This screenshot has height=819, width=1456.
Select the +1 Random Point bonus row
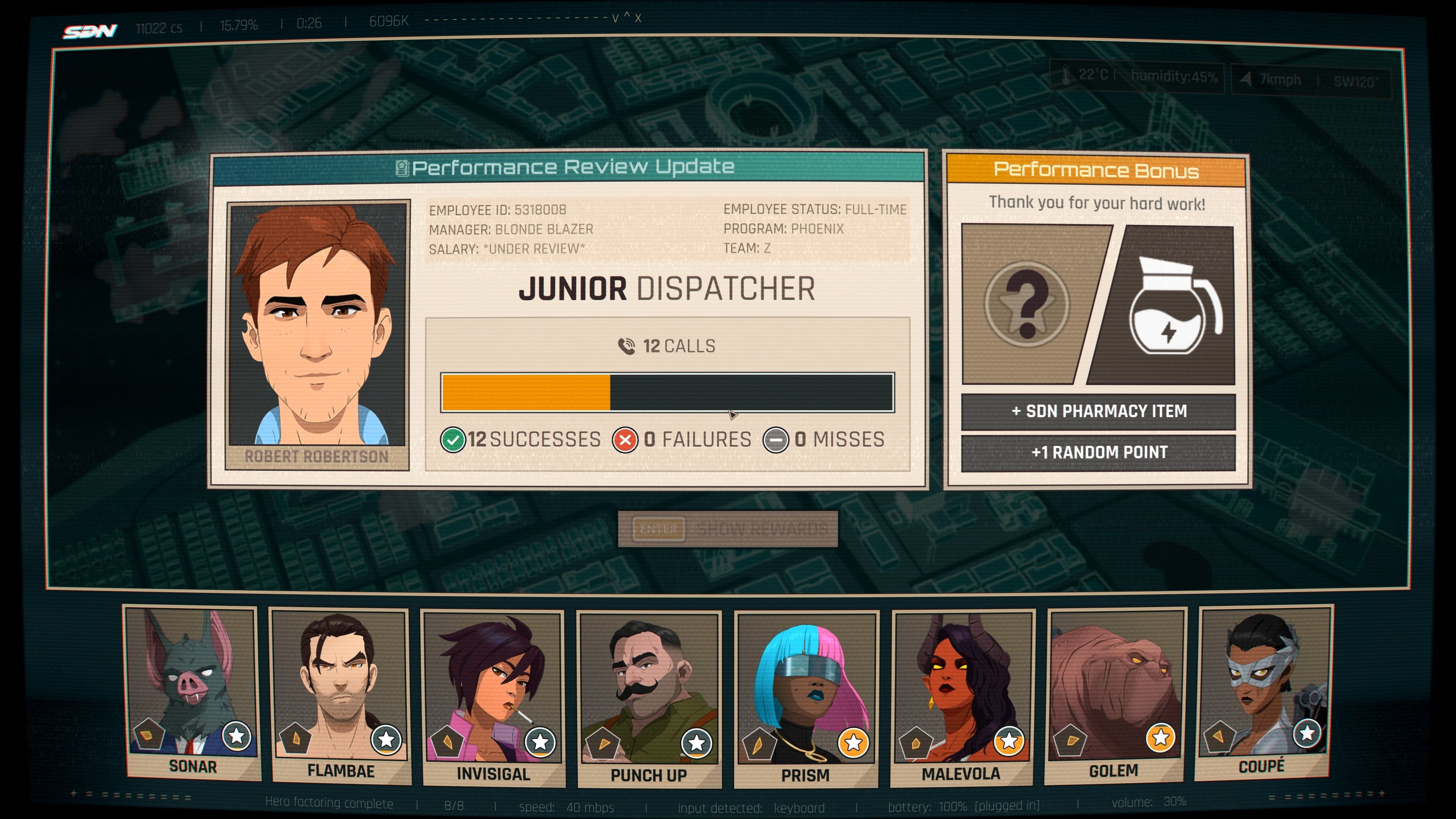pos(1098,452)
